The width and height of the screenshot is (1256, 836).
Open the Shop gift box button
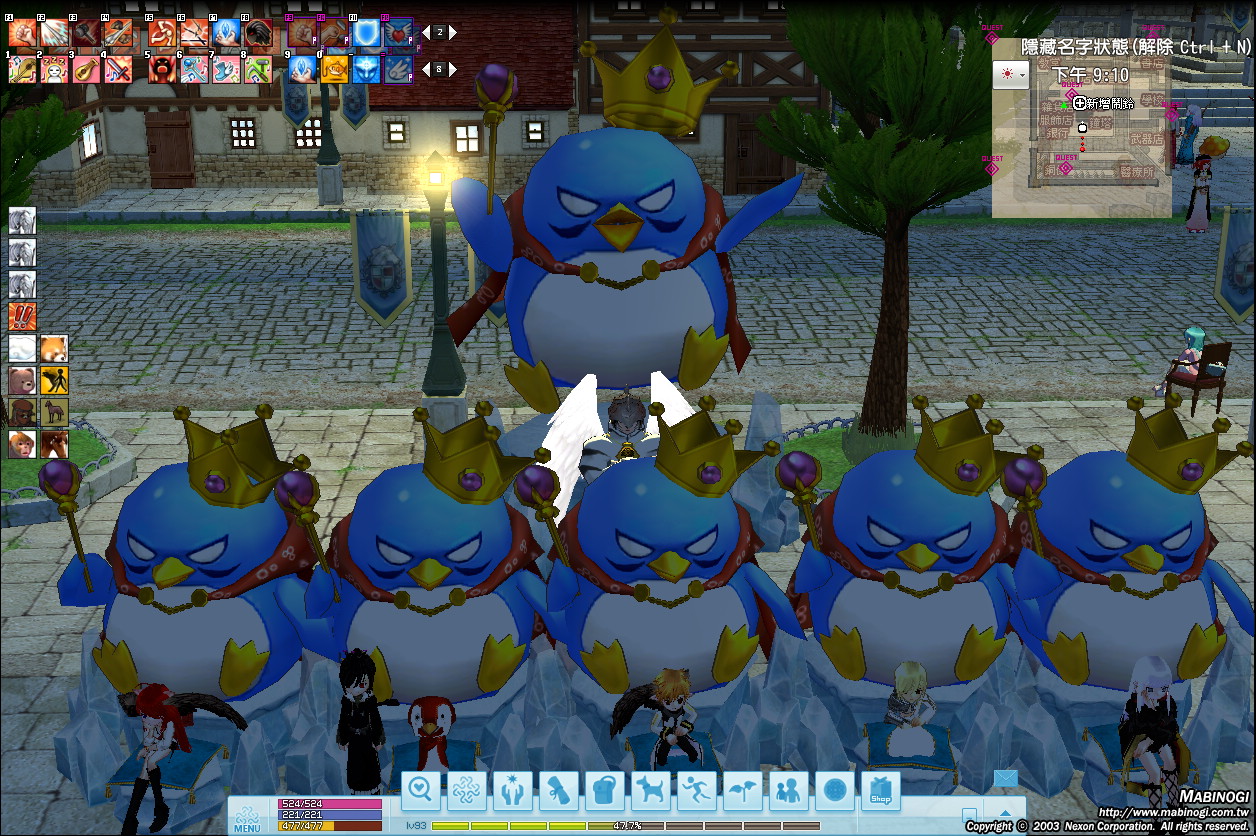pos(881,791)
